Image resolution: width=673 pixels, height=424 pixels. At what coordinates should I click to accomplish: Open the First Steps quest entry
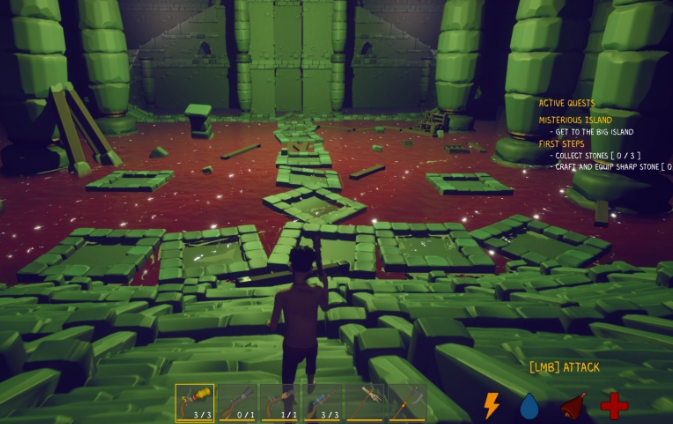[562, 143]
